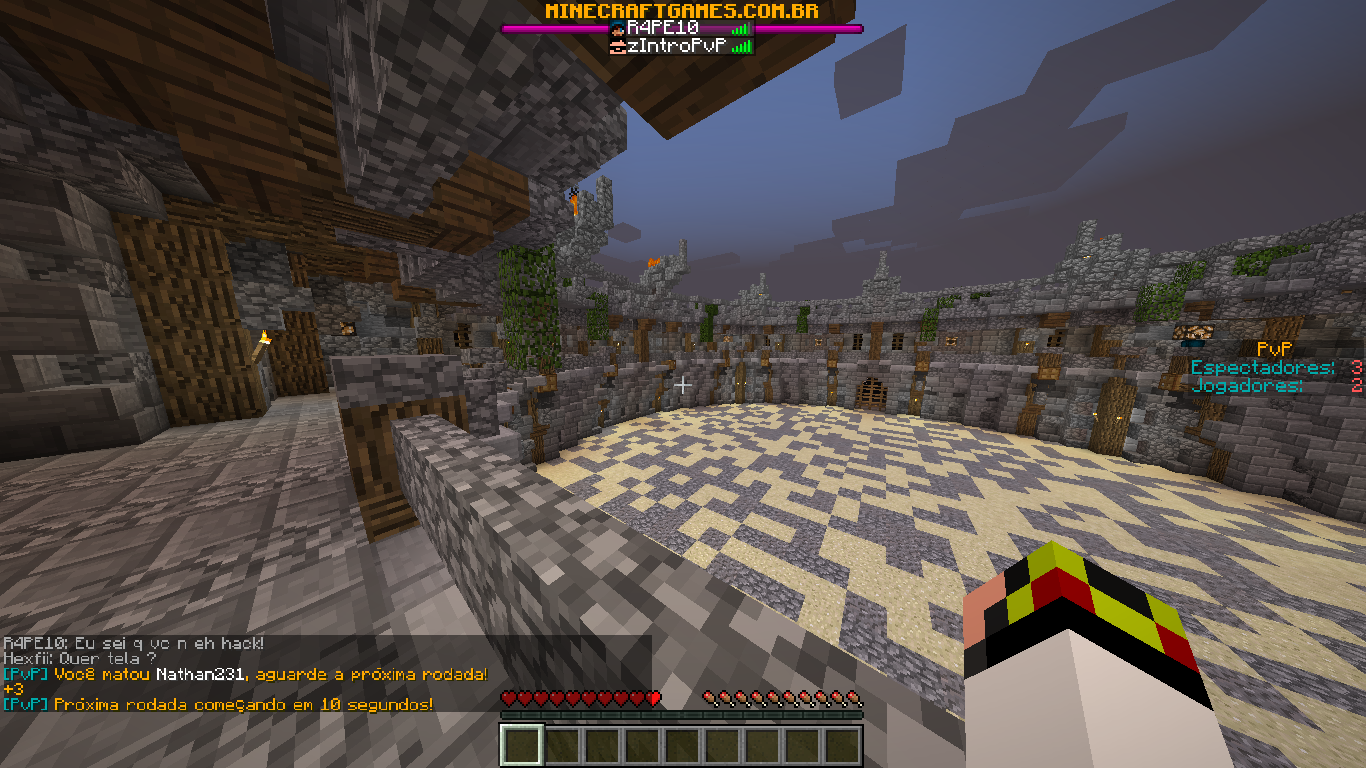Select the R4PE10 player list entry
1366x768 pixels.
tap(680, 28)
